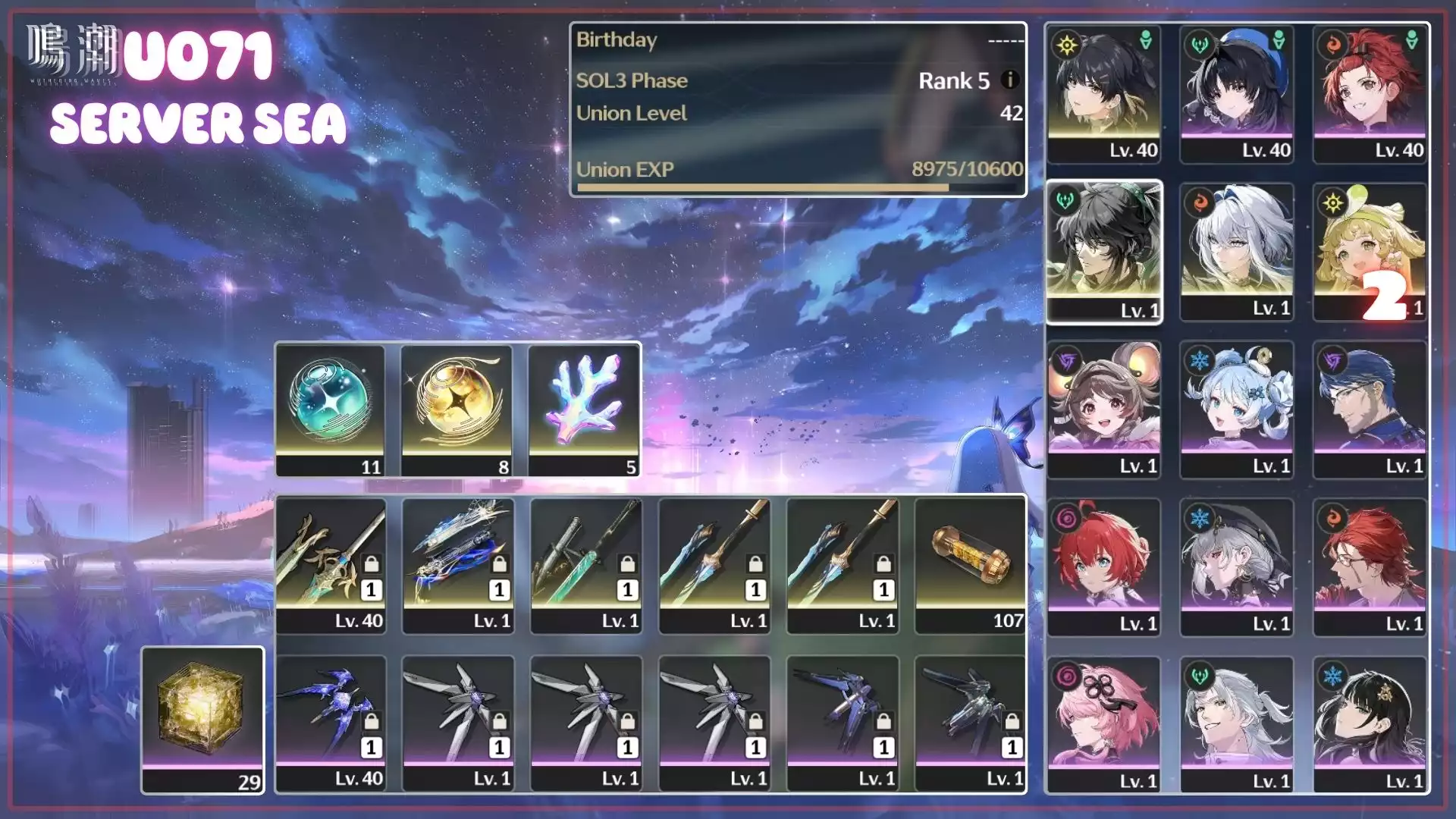Select the white-haired Fusion woman portrait

(x=1236, y=252)
